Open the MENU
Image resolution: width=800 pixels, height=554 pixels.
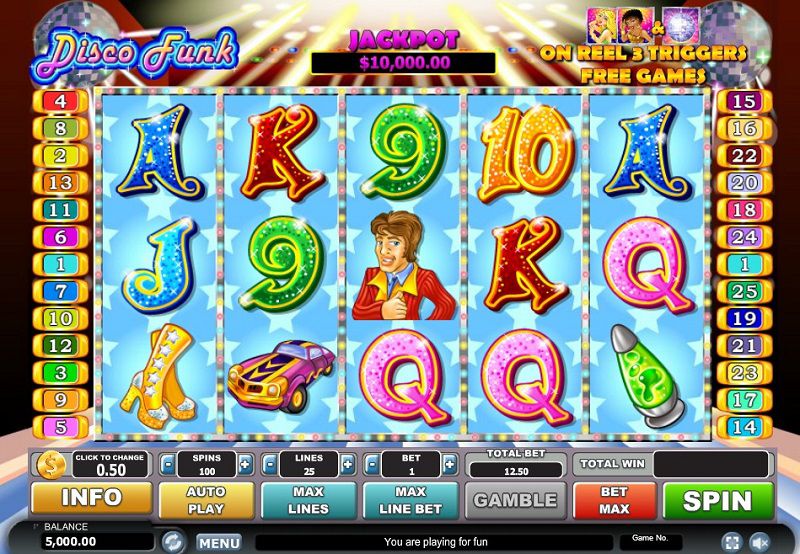click(218, 543)
